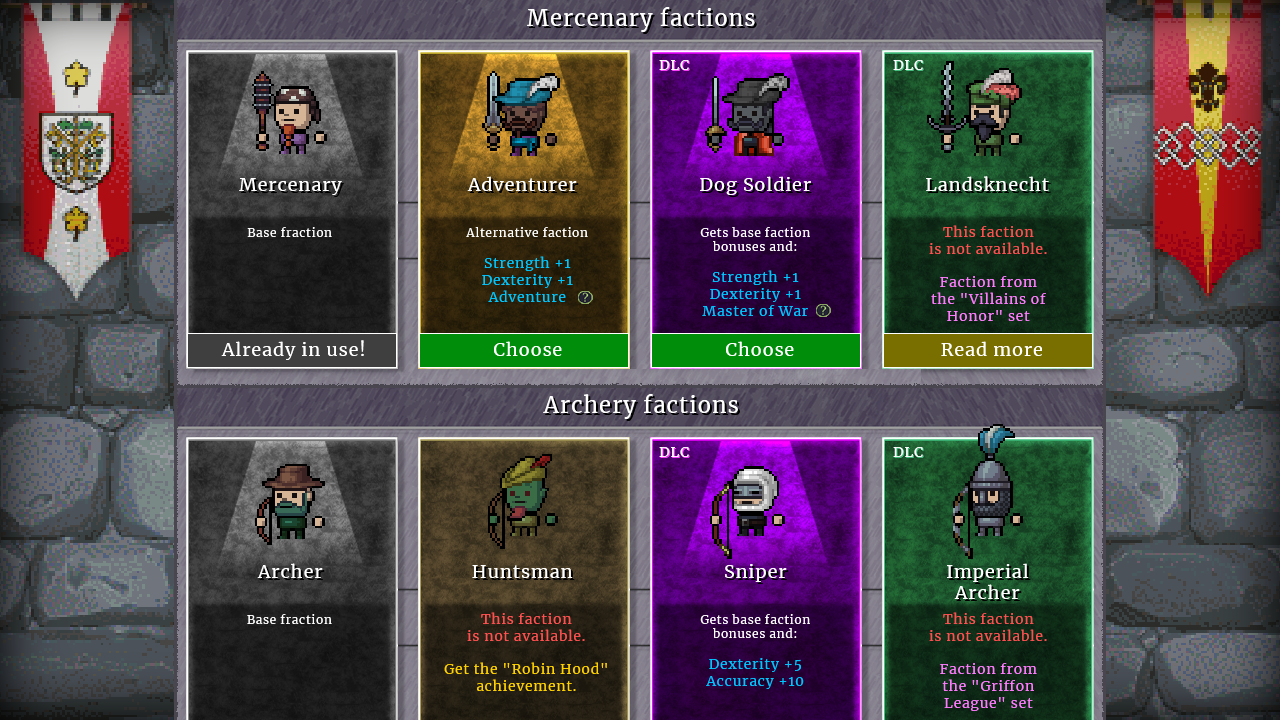
Task: Click the Archery factions header
Action: point(641,404)
